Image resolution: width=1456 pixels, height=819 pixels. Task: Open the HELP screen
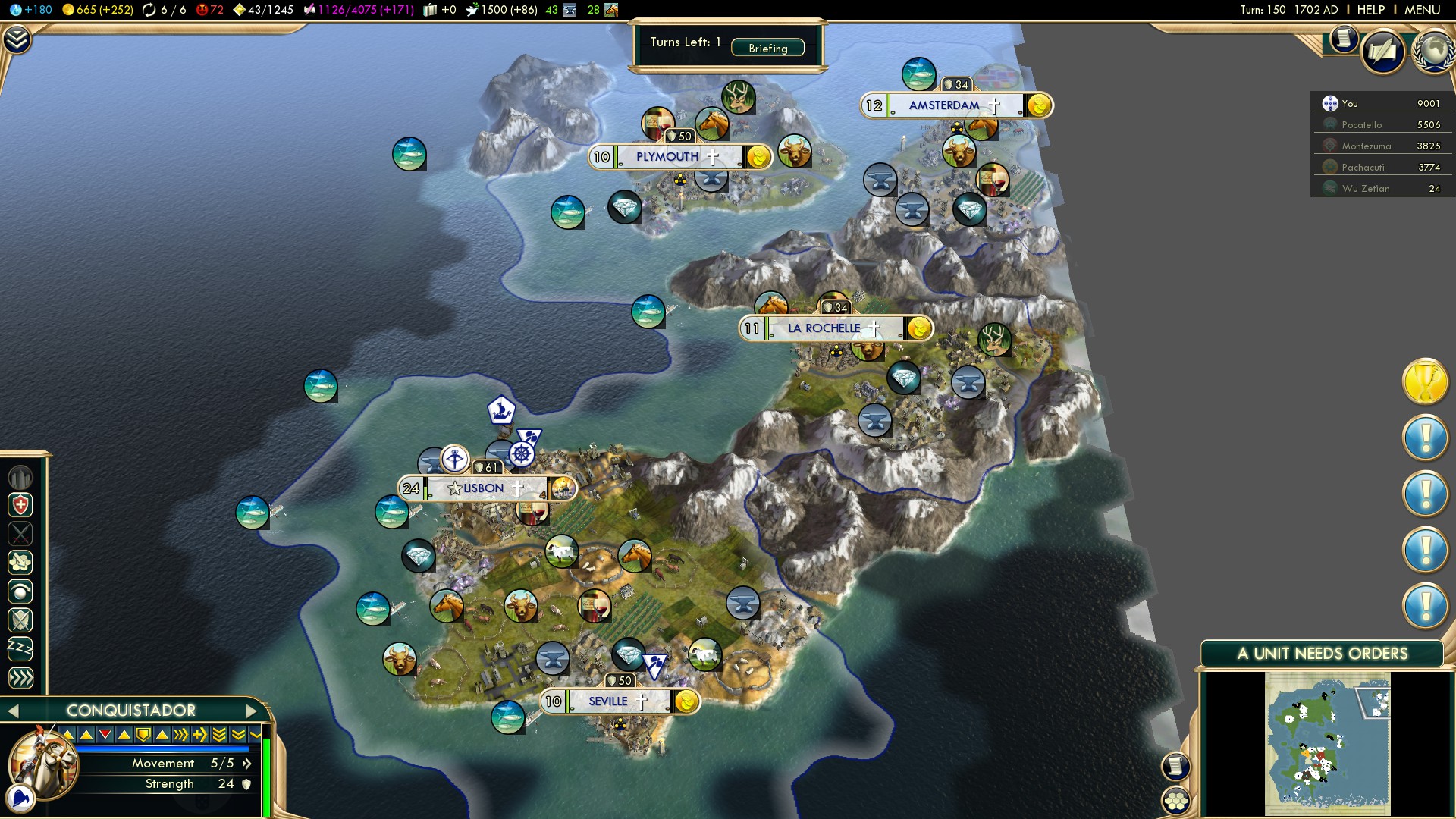pos(1370,10)
